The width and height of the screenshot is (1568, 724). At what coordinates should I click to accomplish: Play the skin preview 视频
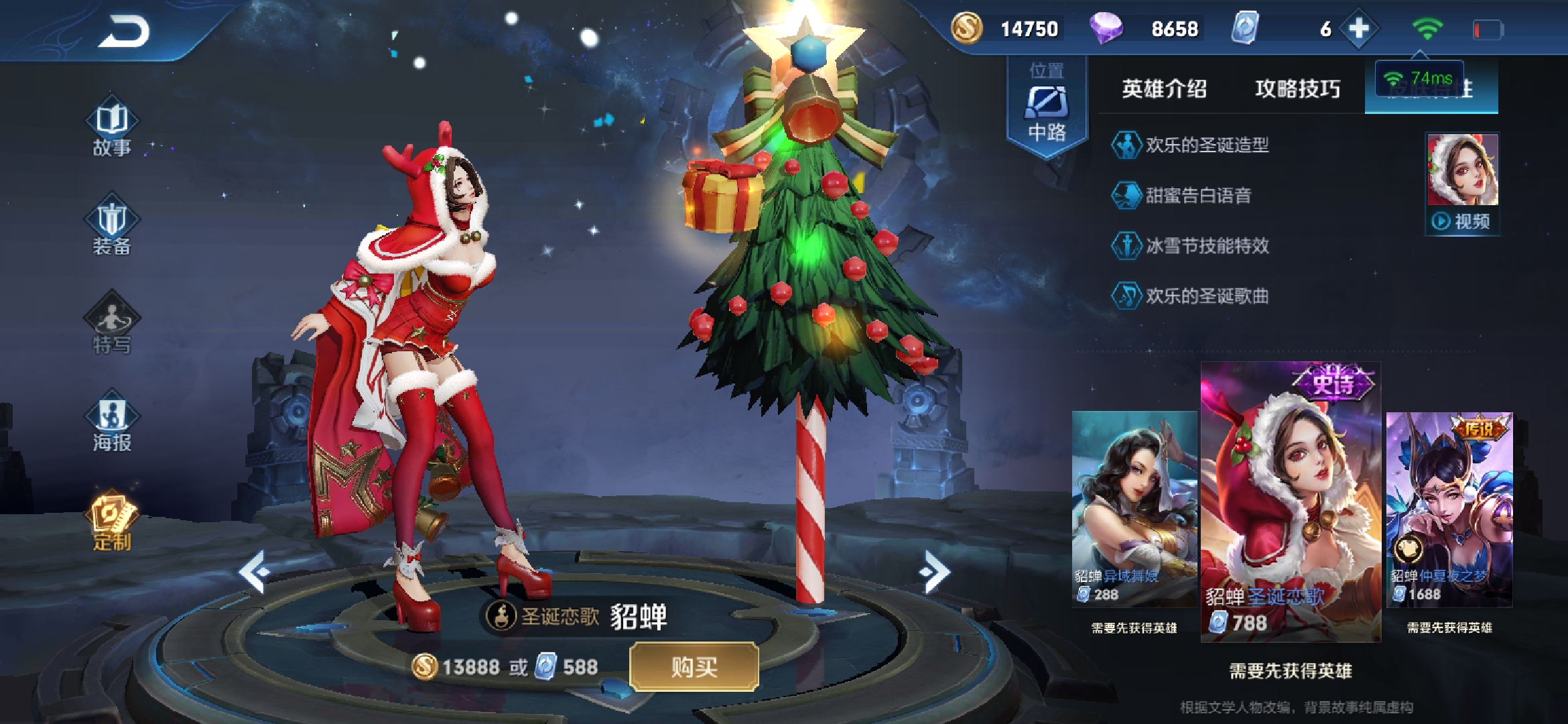pos(1462,221)
